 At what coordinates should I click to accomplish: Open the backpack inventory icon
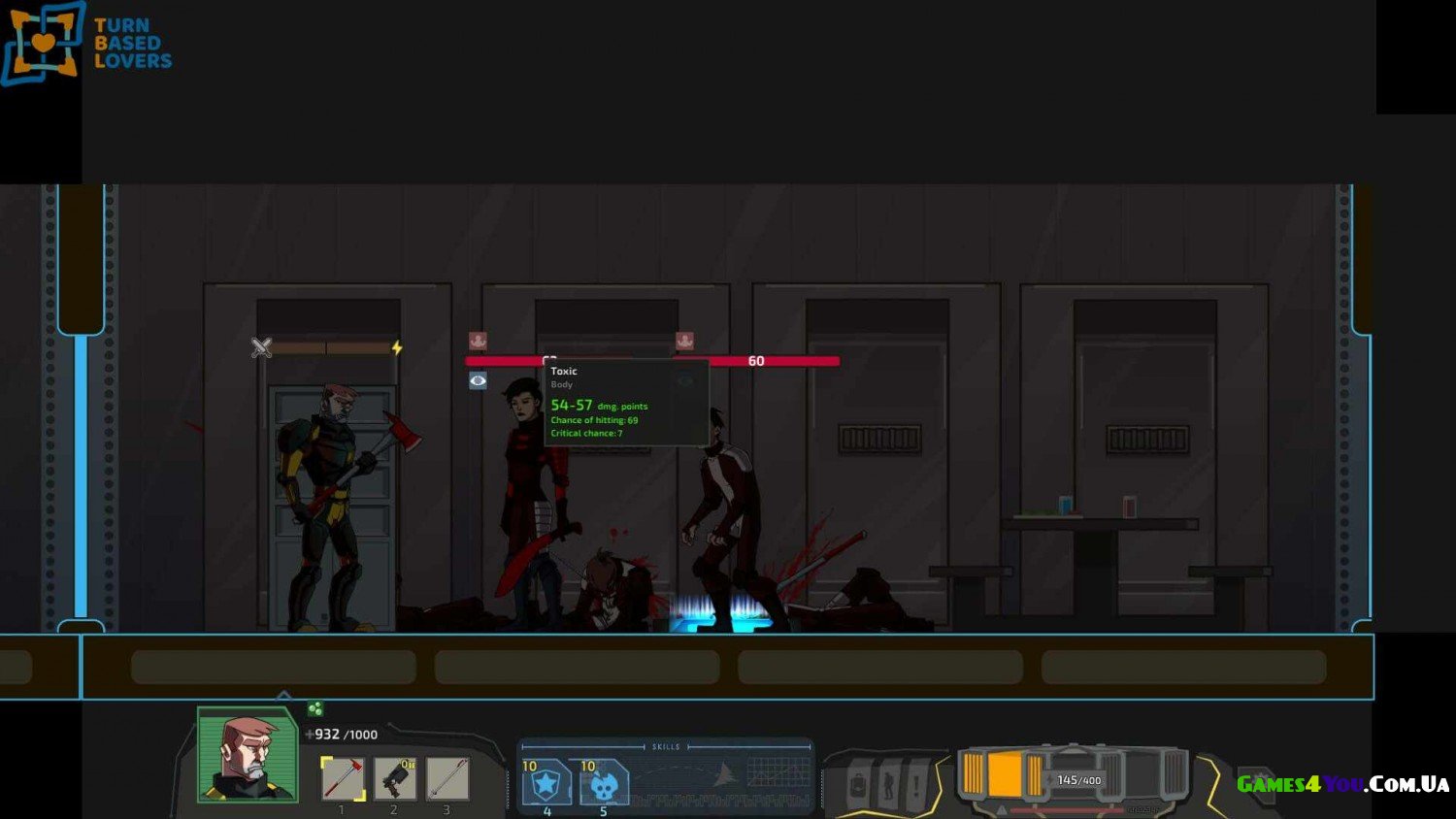click(858, 784)
